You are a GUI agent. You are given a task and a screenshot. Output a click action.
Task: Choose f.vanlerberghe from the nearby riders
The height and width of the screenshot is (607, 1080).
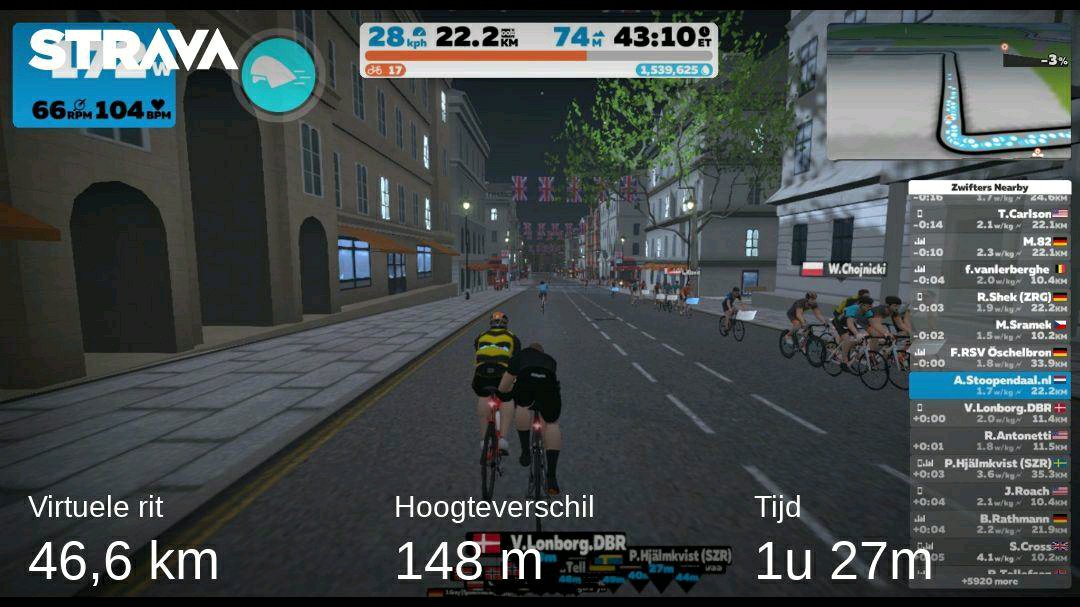click(989, 275)
